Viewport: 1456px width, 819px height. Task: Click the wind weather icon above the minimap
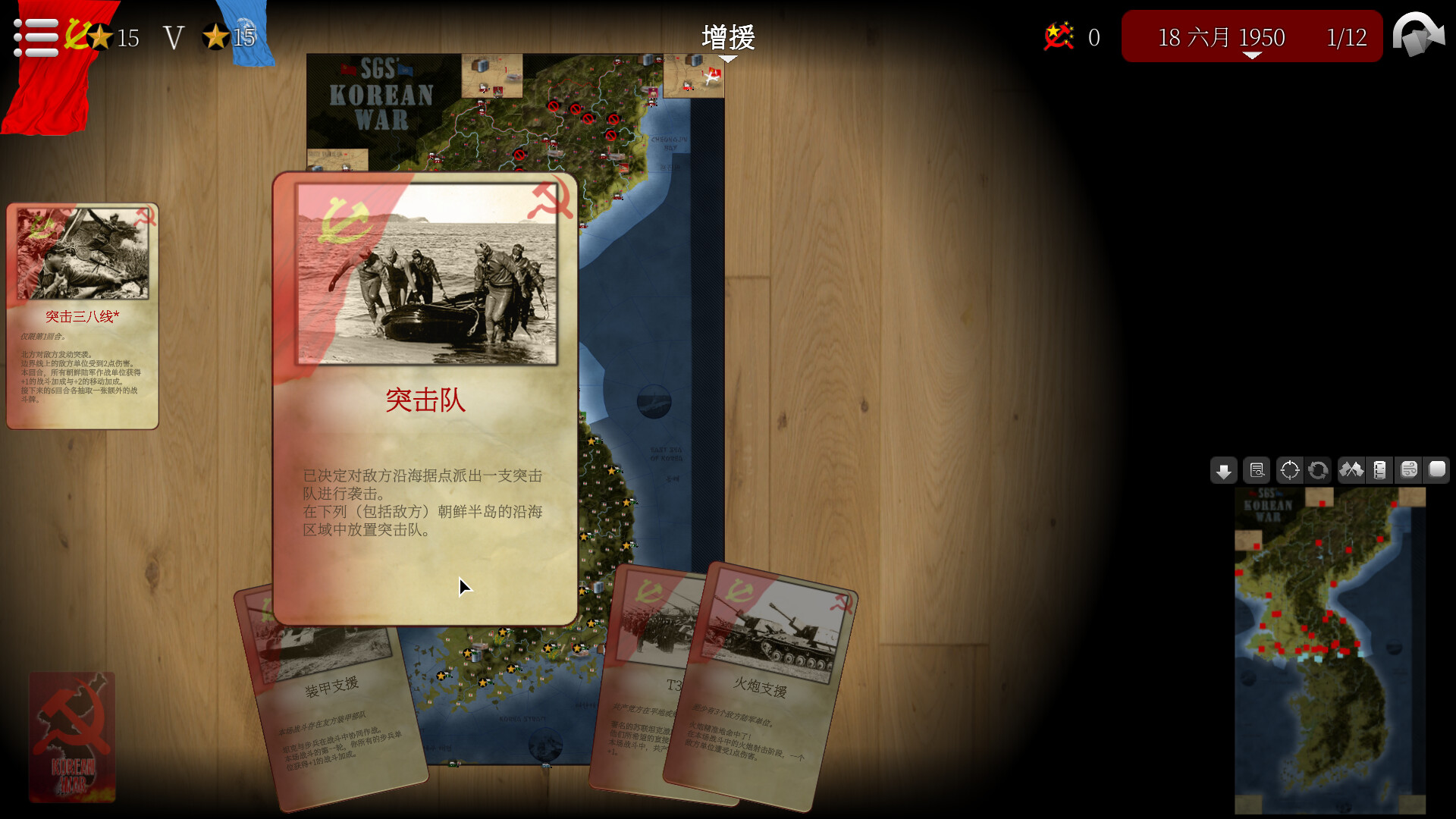[1409, 470]
